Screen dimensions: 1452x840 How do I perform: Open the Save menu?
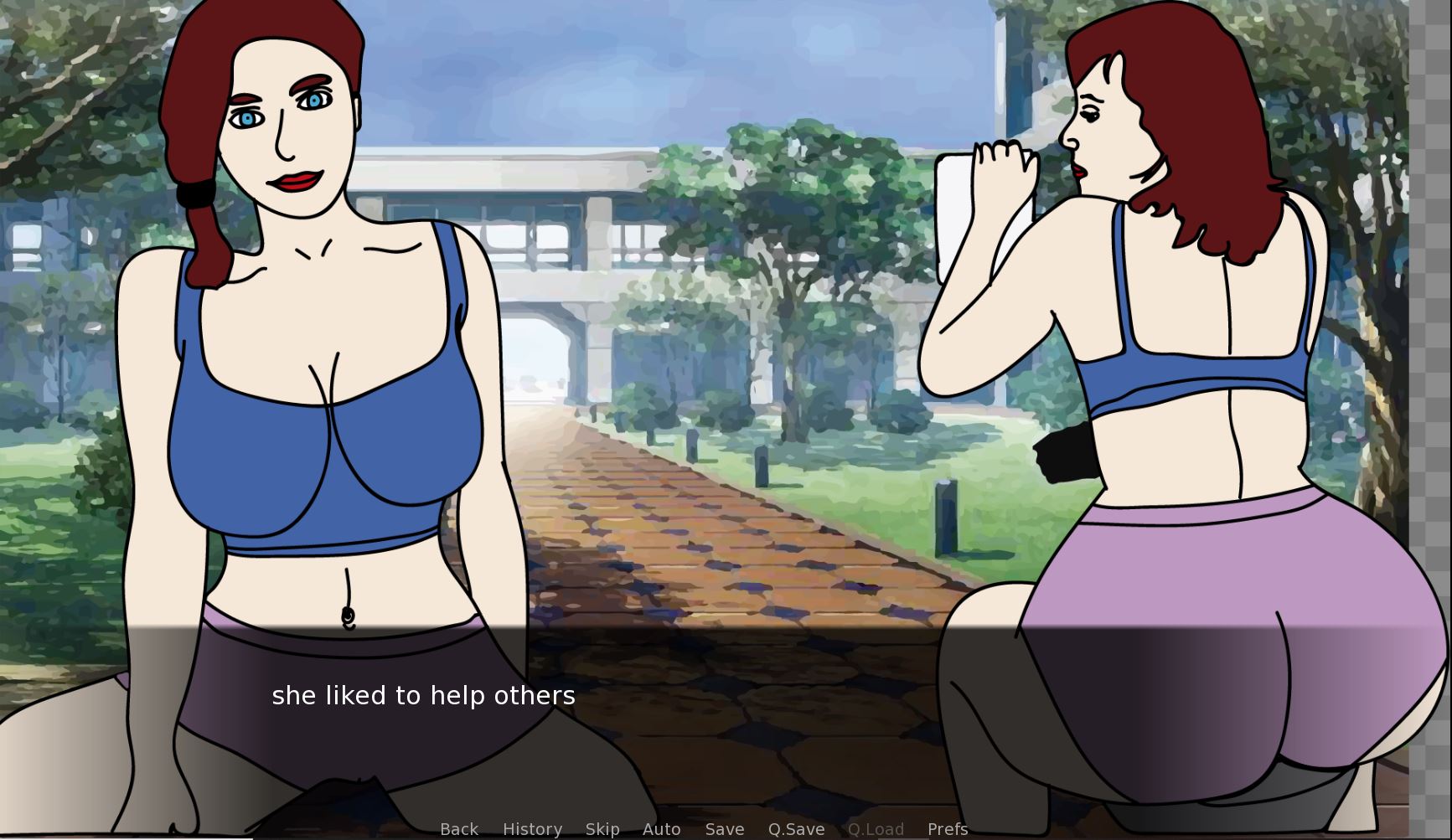click(725, 828)
